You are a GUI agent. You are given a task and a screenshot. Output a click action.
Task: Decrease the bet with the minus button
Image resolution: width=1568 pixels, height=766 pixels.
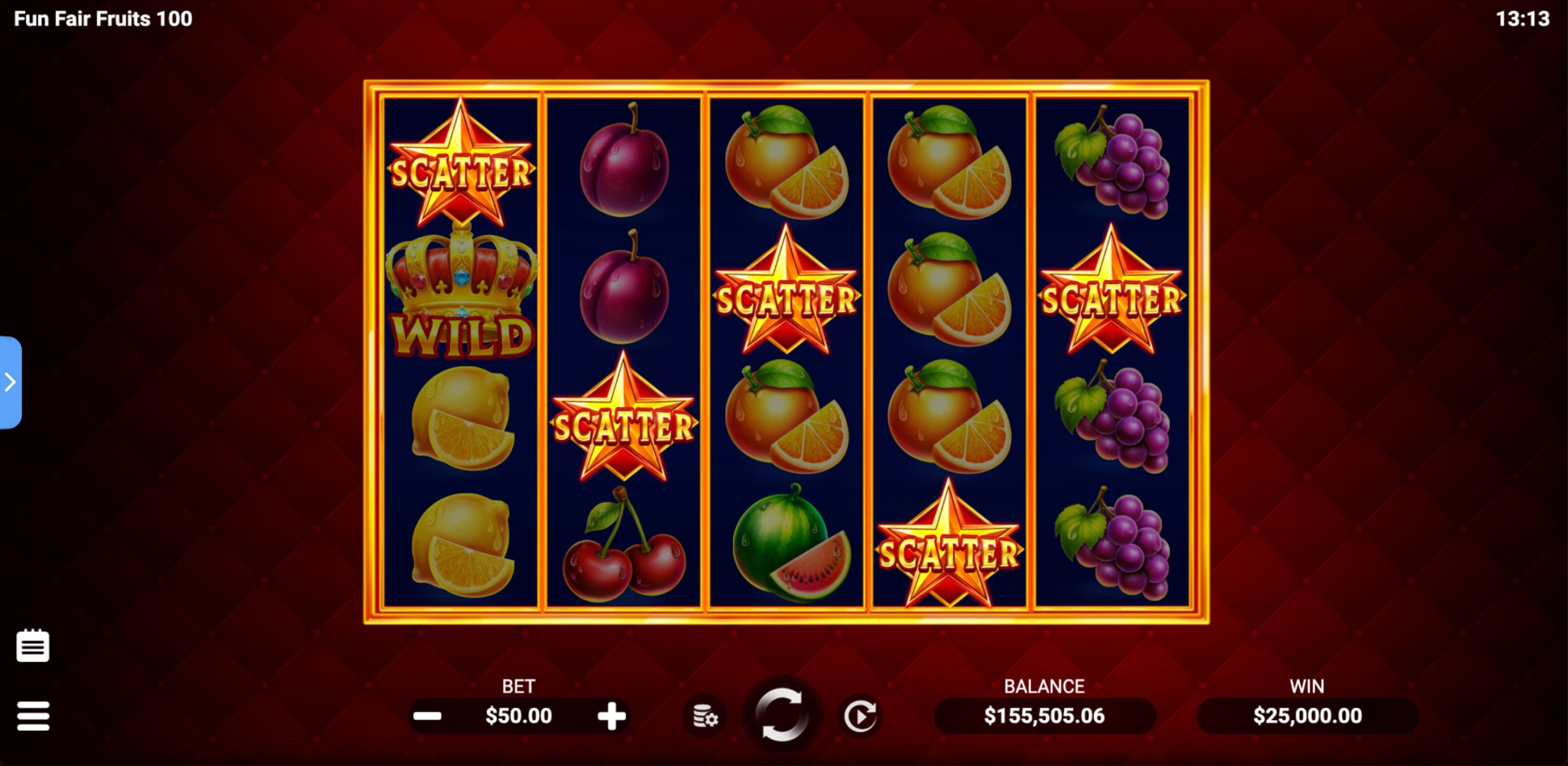428,716
